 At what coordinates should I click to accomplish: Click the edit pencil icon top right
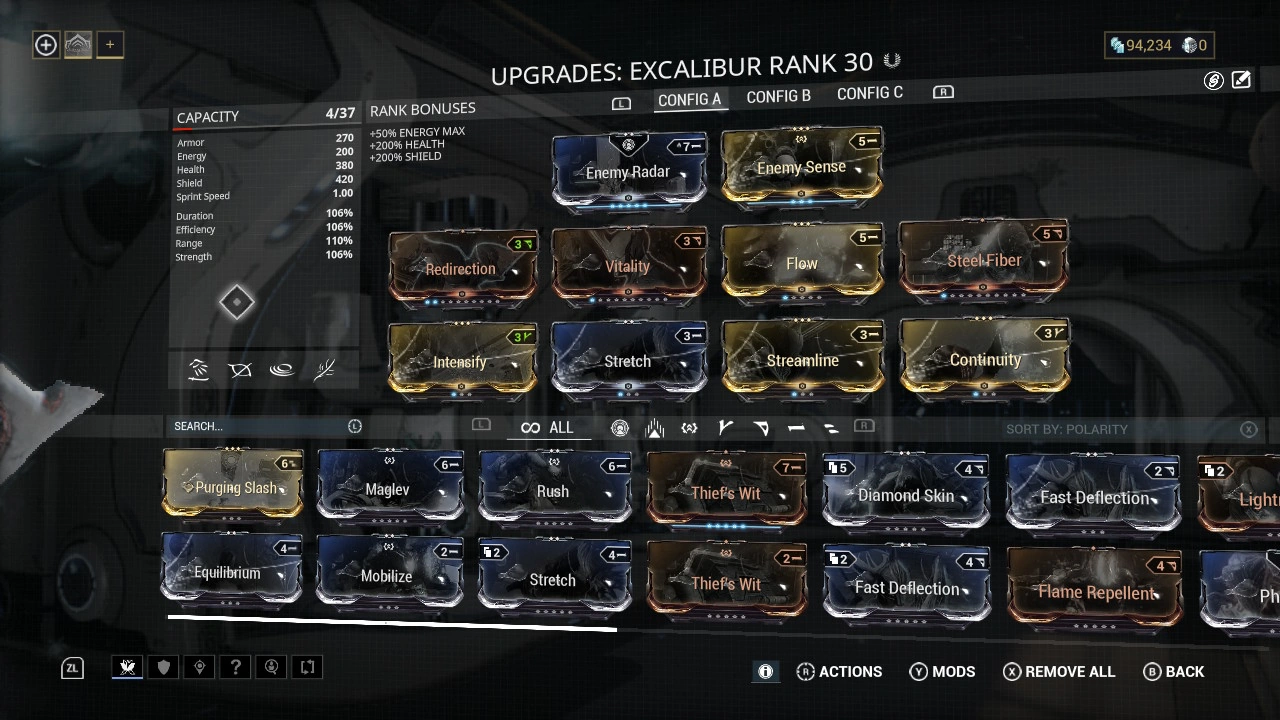[x=1241, y=79]
